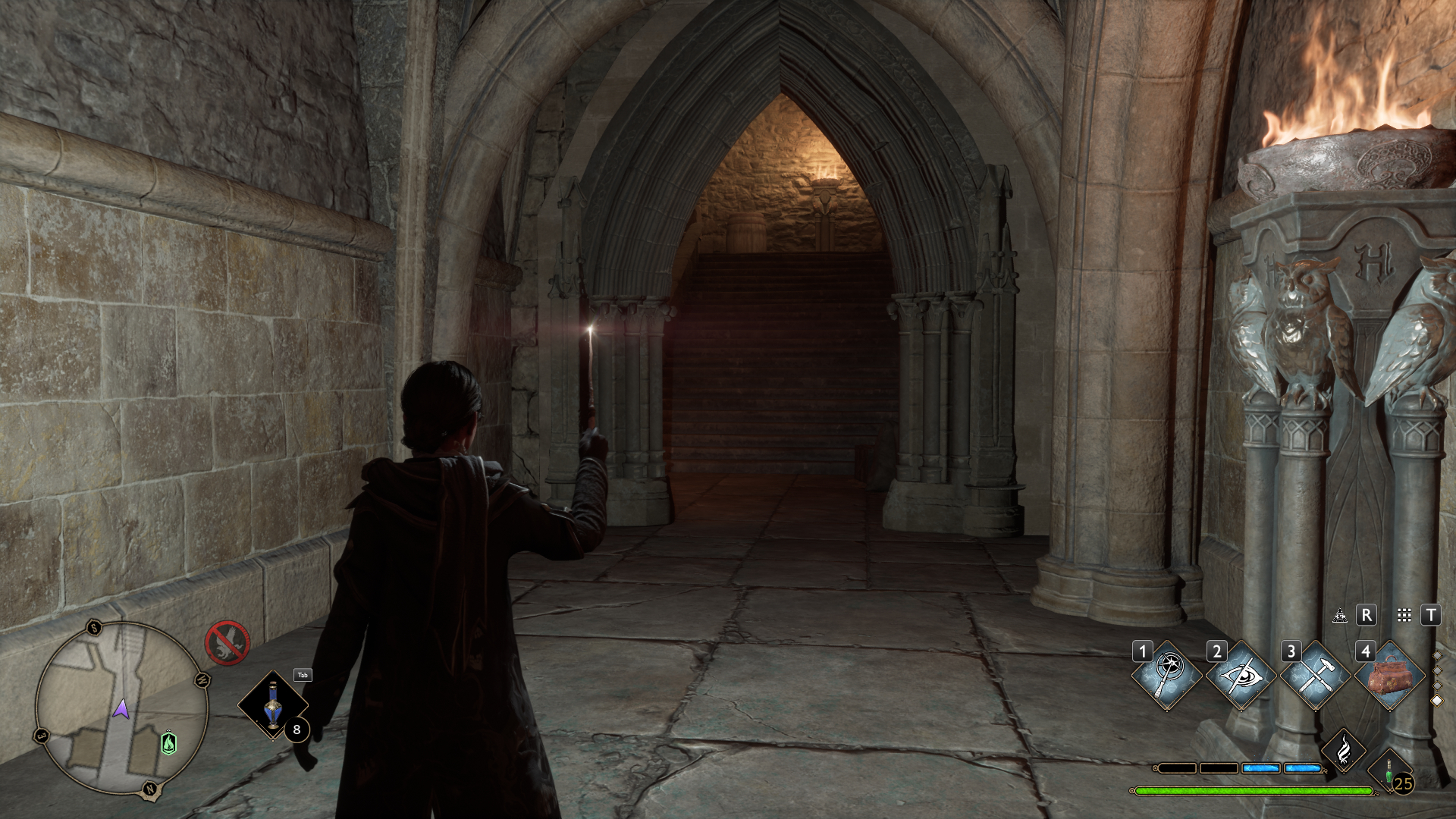Click the Revelio pyramid eye icon

coord(1340,615)
